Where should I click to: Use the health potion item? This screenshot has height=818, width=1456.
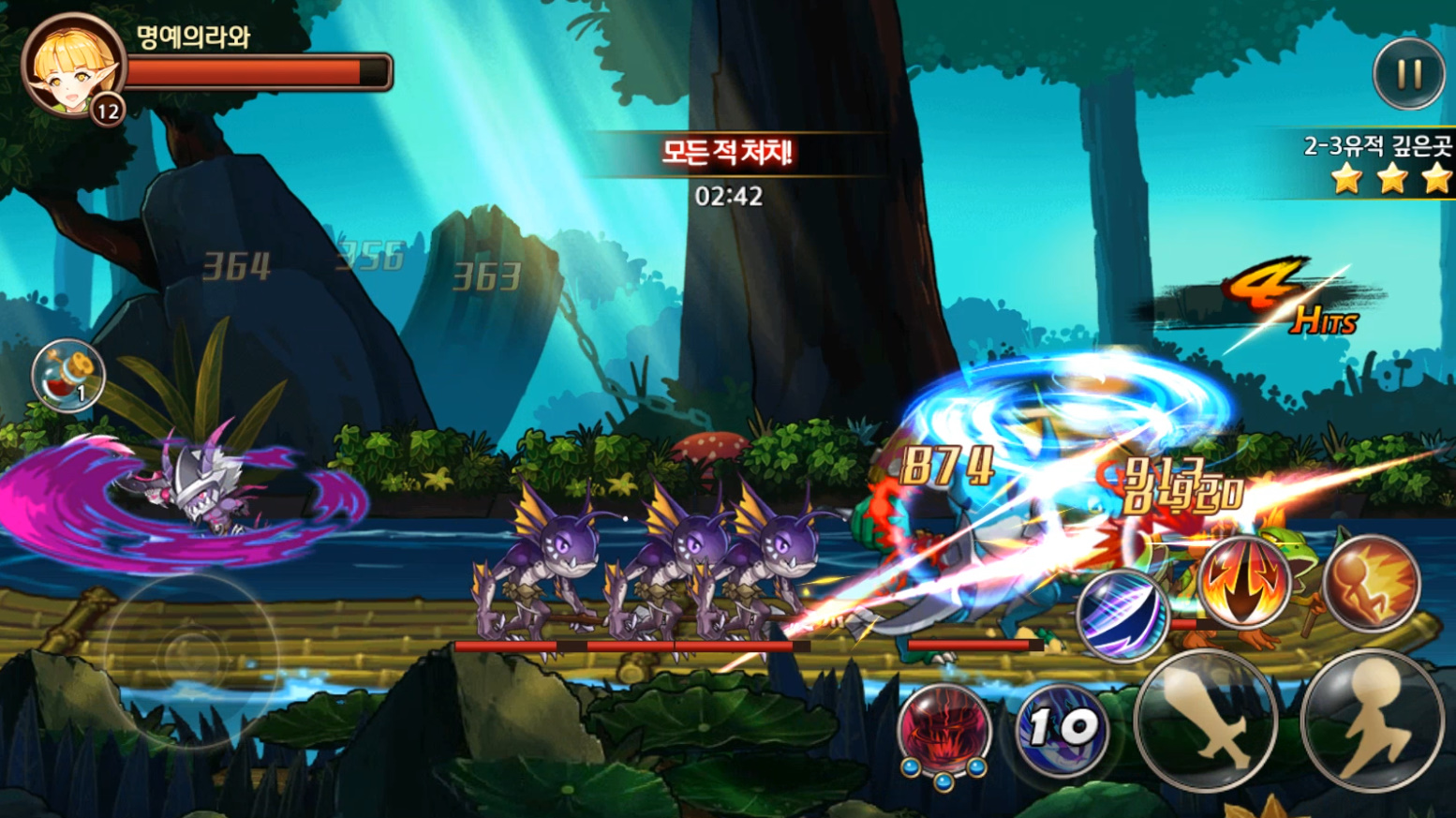(67, 376)
